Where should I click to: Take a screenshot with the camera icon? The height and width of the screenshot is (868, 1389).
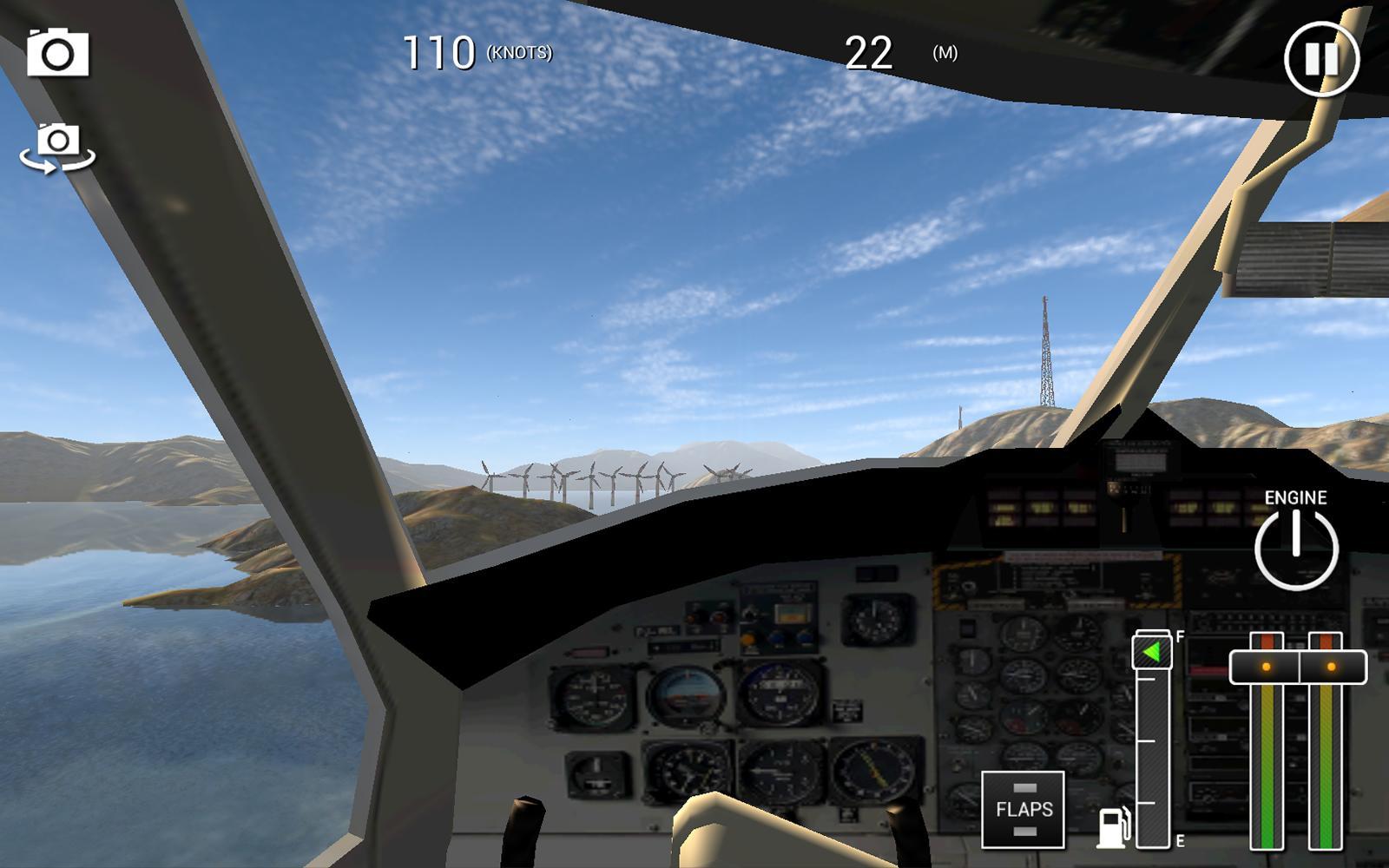[59, 55]
